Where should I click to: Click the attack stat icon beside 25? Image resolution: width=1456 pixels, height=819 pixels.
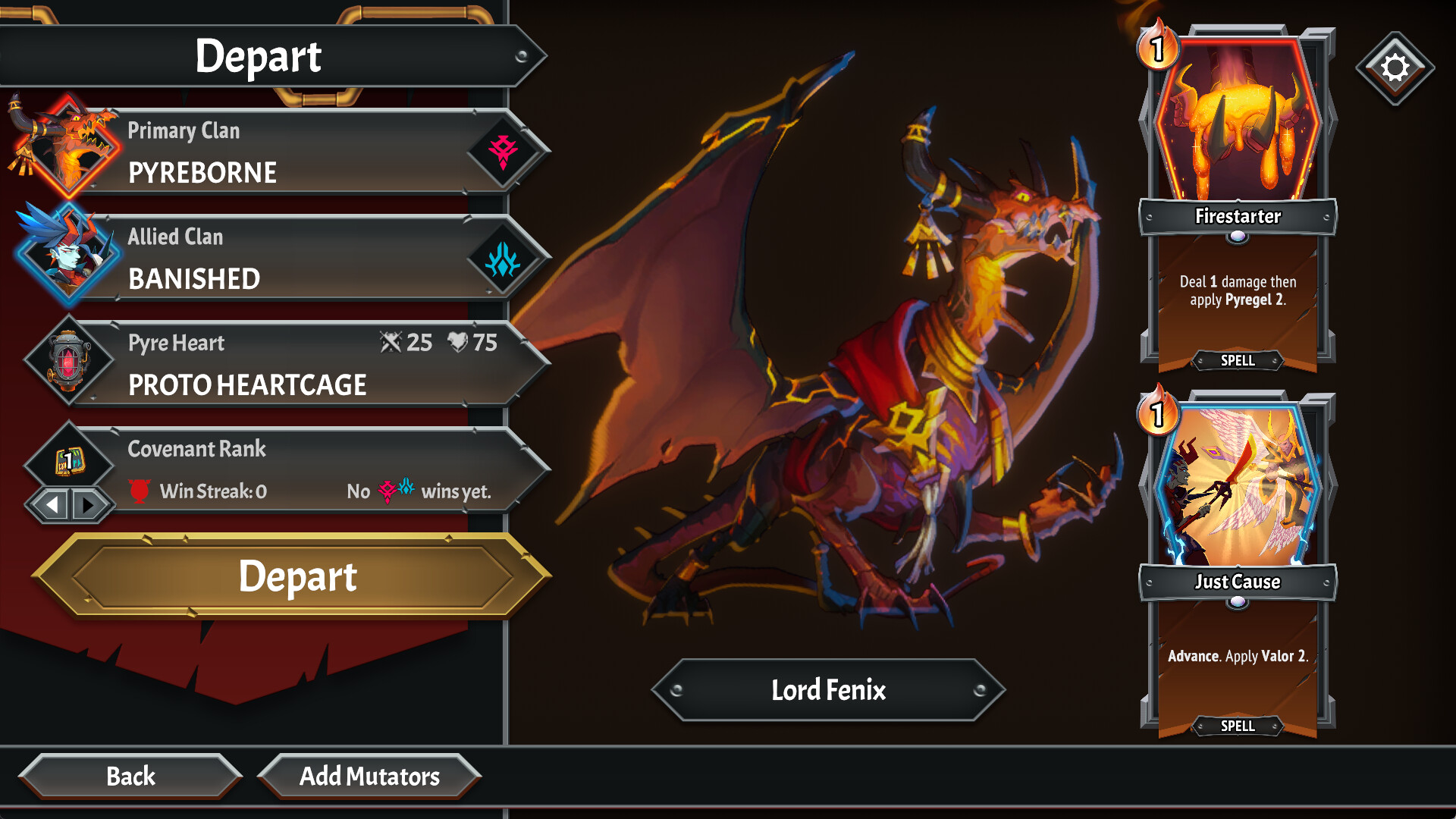(391, 343)
